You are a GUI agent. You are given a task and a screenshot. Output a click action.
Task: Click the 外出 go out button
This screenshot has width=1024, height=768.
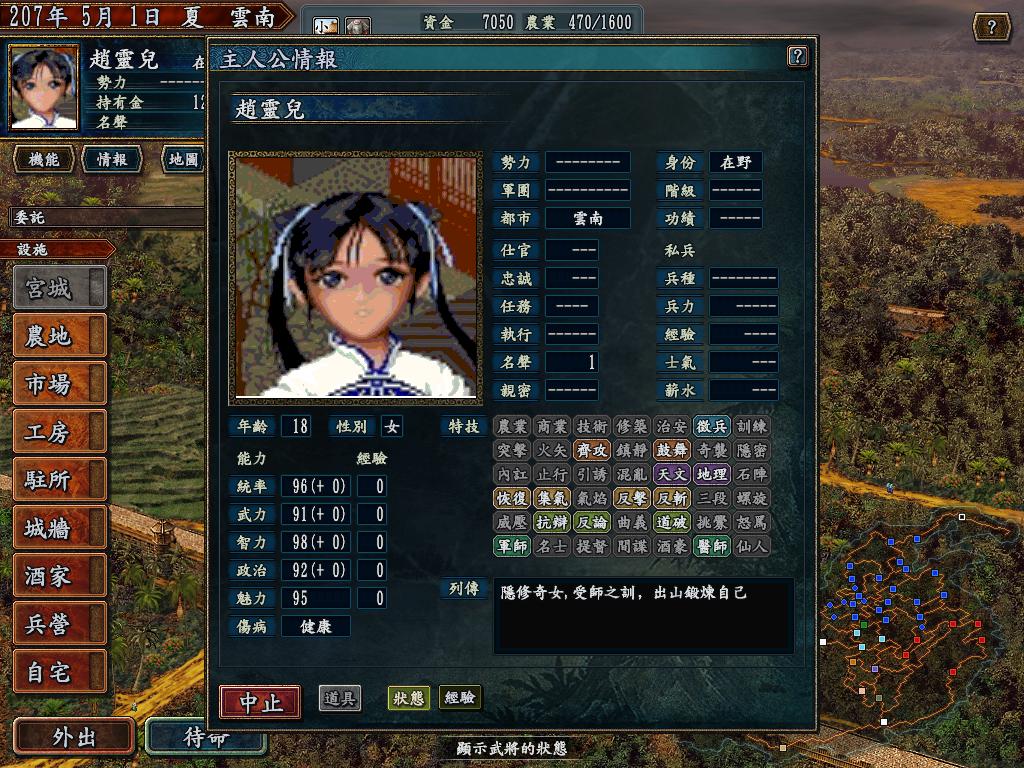coord(74,737)
